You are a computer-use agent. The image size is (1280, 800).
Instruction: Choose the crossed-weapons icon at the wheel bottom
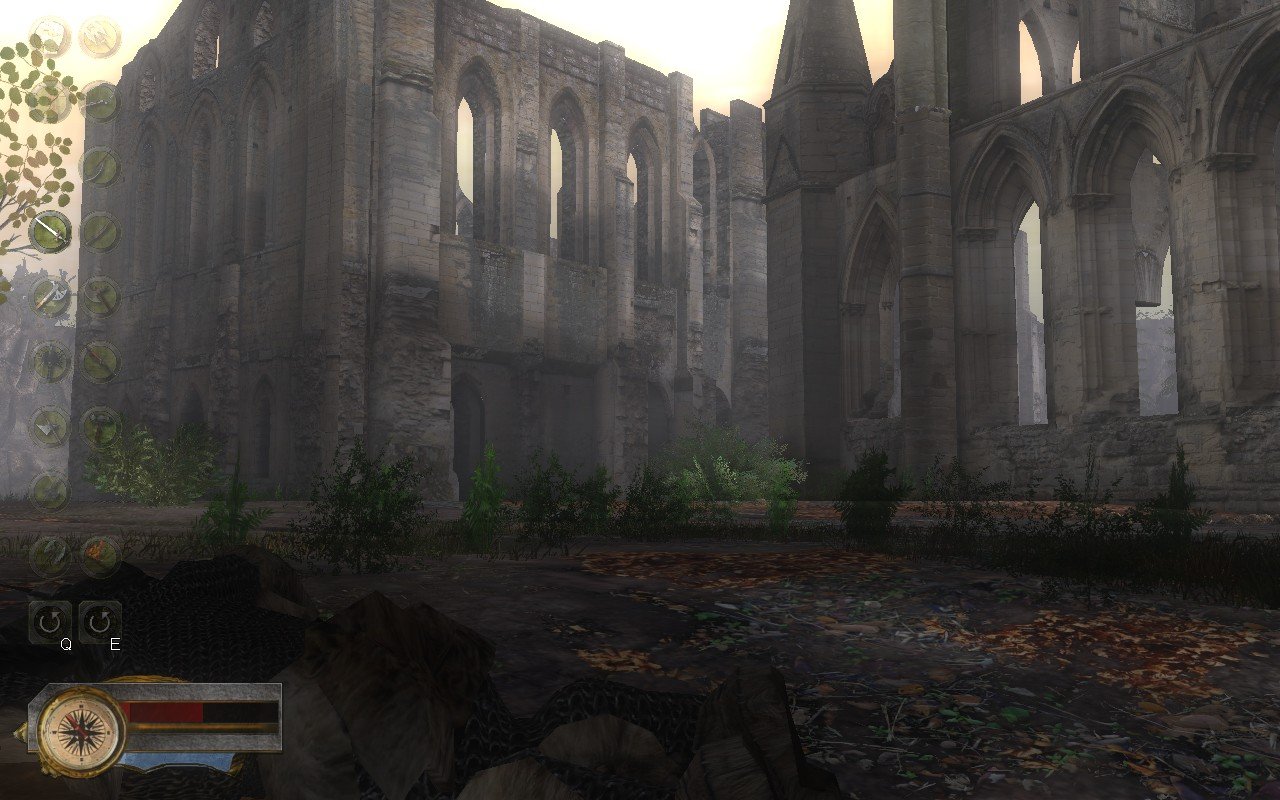[x=51, y=555]
